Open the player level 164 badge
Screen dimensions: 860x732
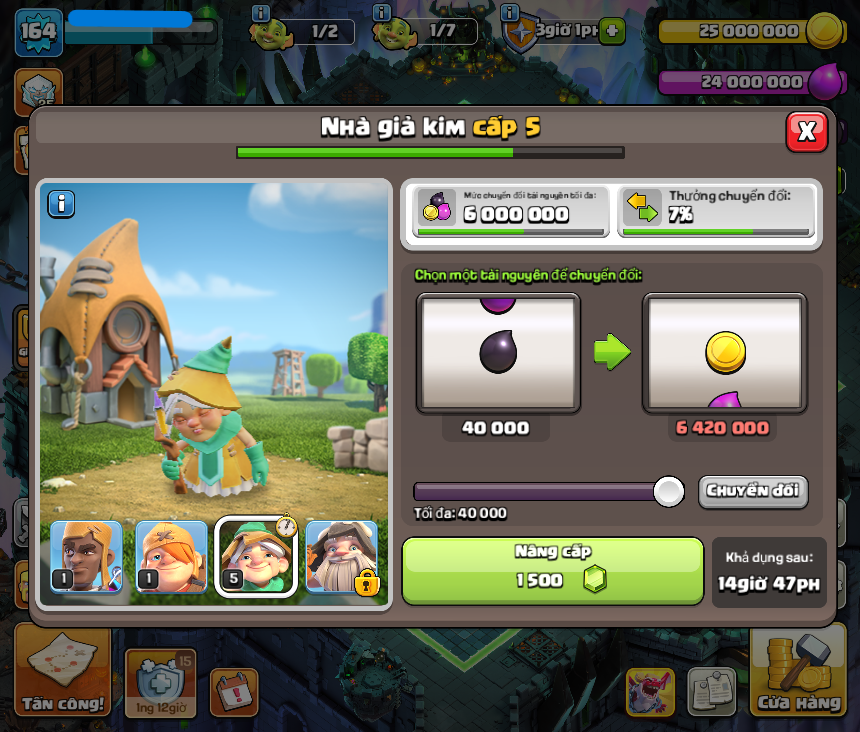[39, 32]
